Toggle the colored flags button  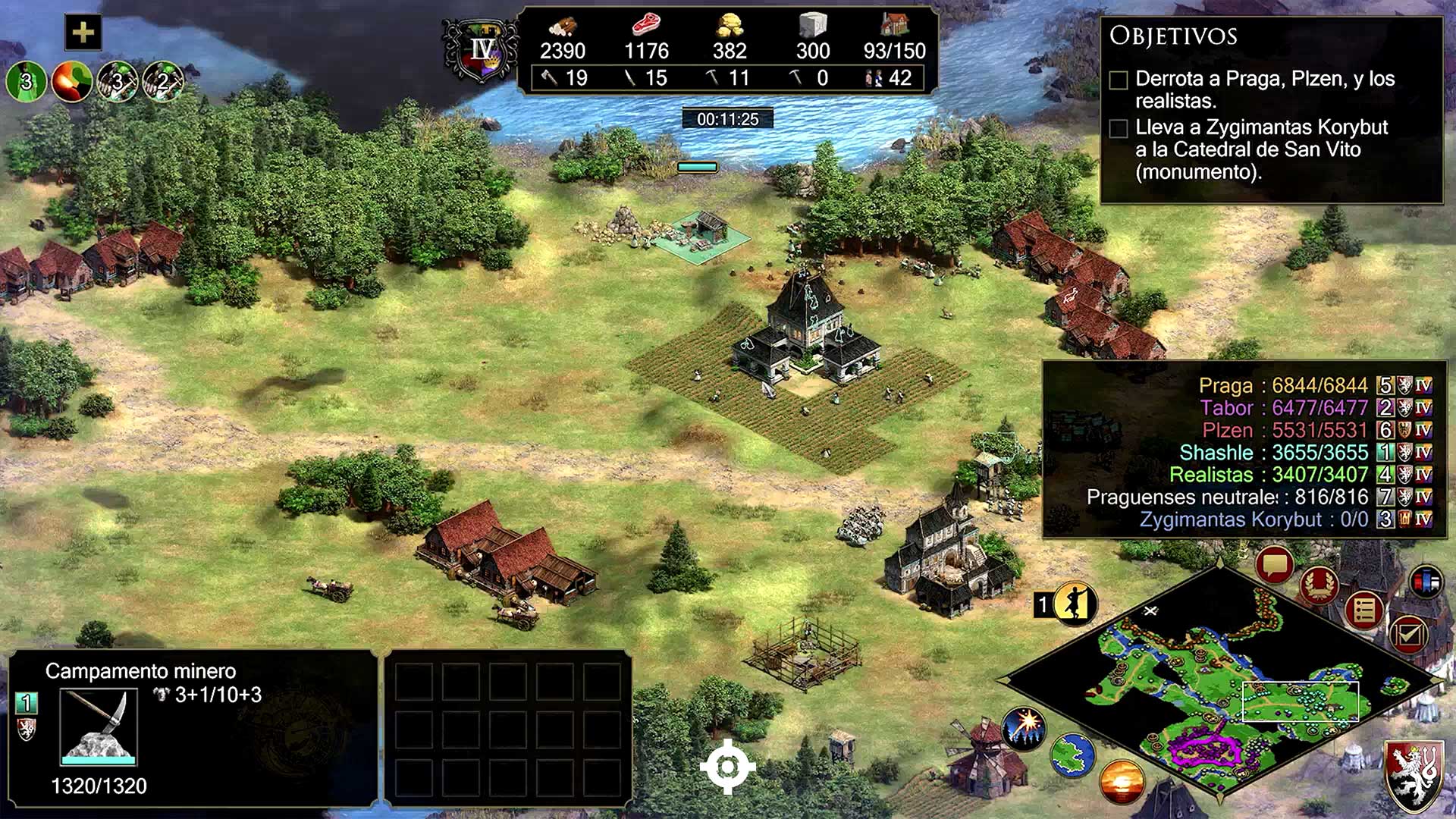1426,582
